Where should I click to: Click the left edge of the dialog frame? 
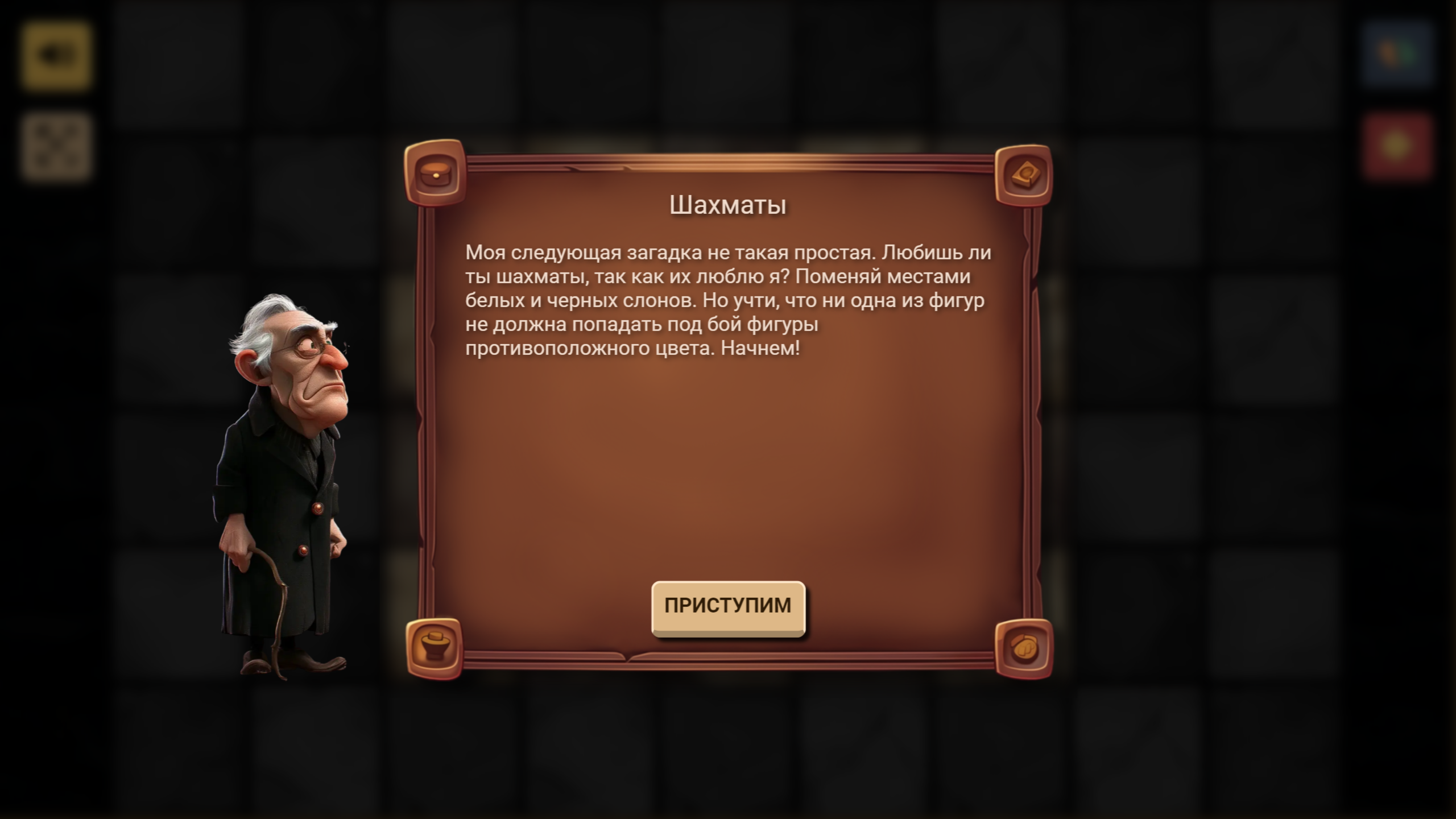pyautogui.click(x=425, y=409)
